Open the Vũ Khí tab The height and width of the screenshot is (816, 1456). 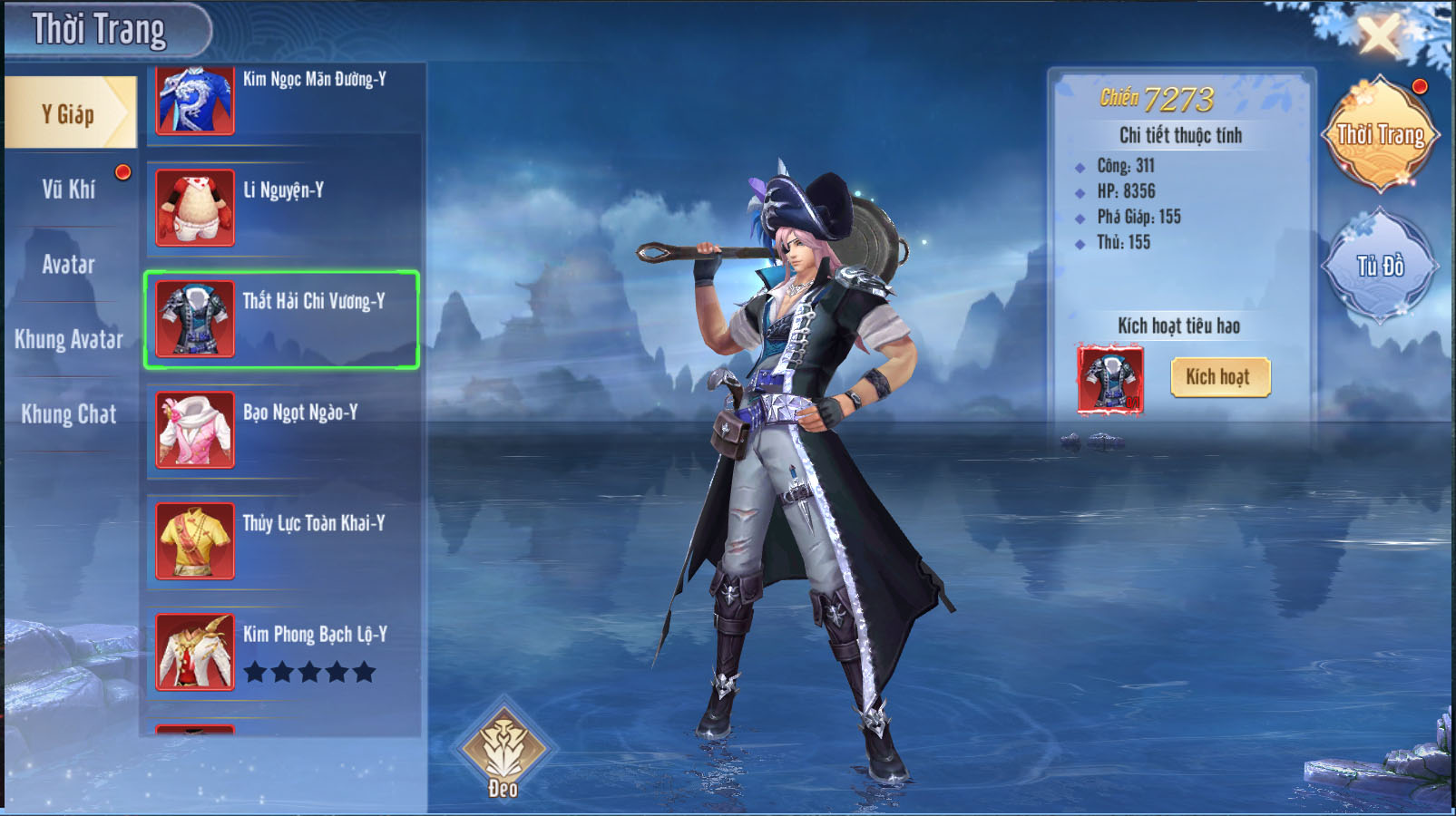tap(69, 189)
